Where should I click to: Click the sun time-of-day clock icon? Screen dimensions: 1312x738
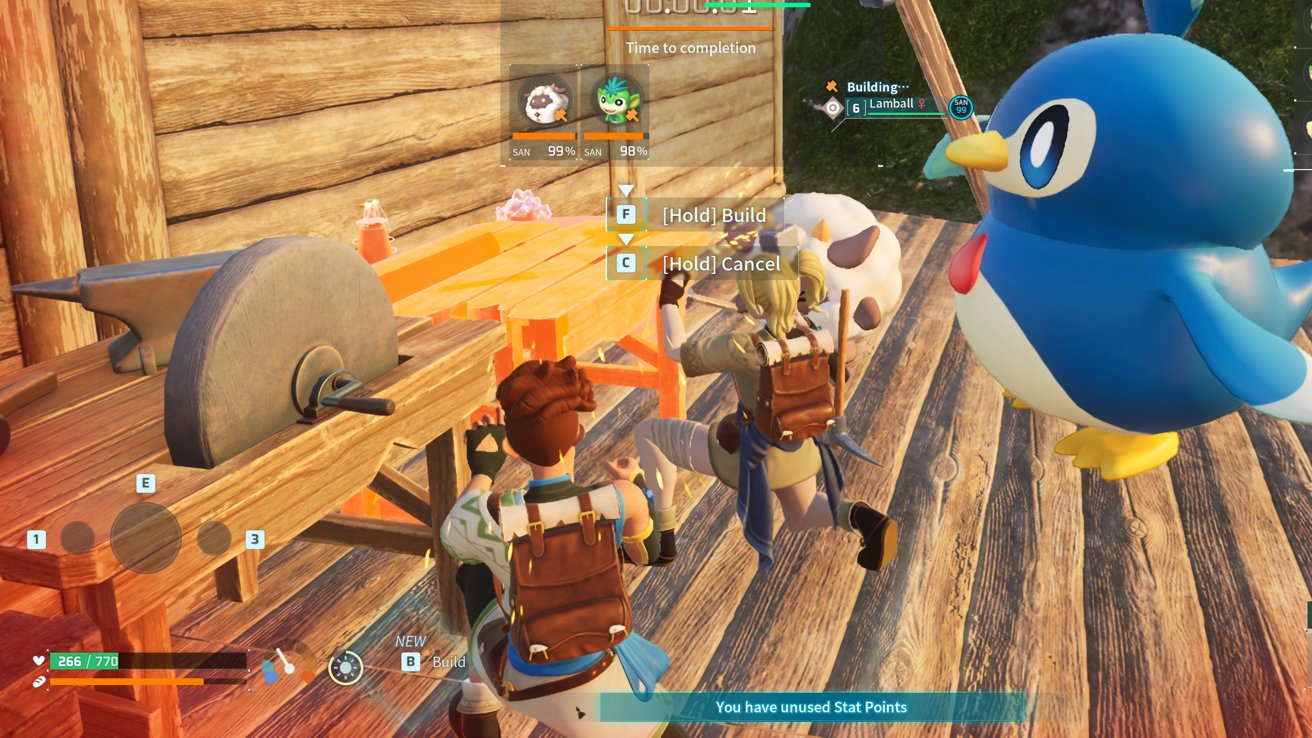tap(346, 668)
